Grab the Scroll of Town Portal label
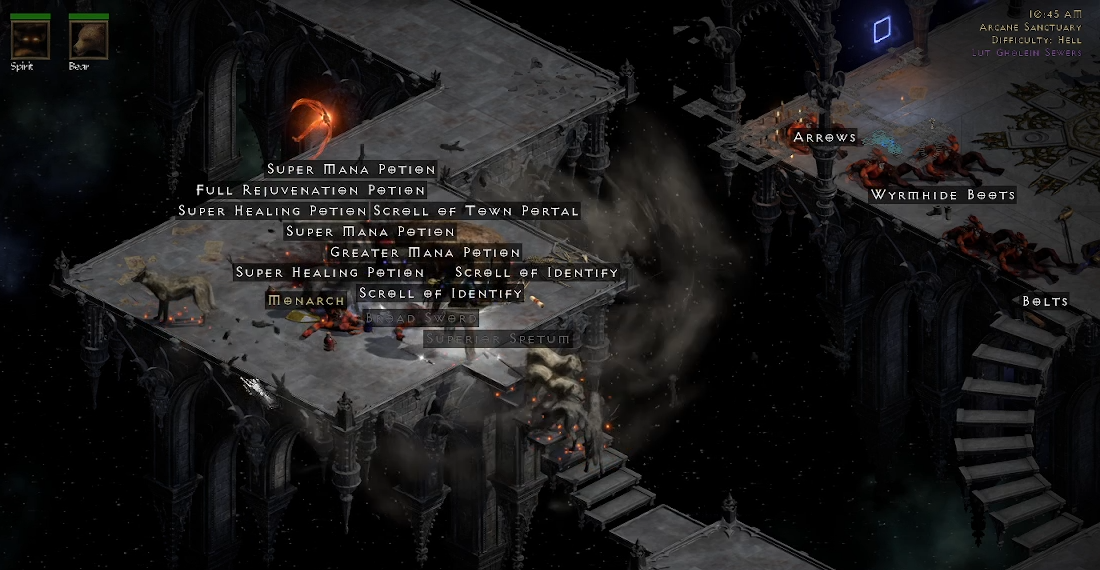The height and width of the screenshot is (570, 1100). coord(475,211)
